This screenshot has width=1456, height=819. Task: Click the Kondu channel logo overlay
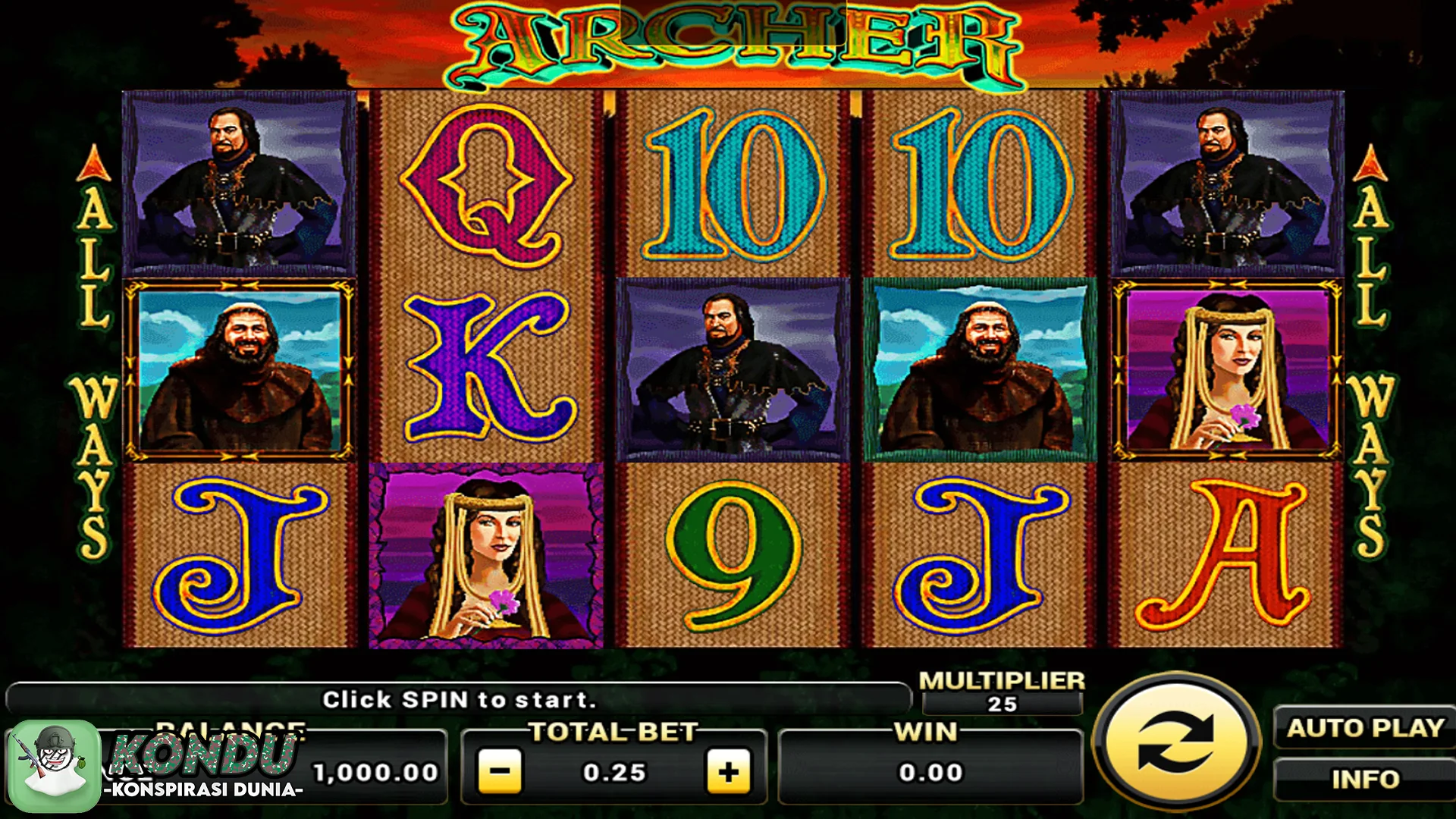pyautogui.click(x=55, y=764)
